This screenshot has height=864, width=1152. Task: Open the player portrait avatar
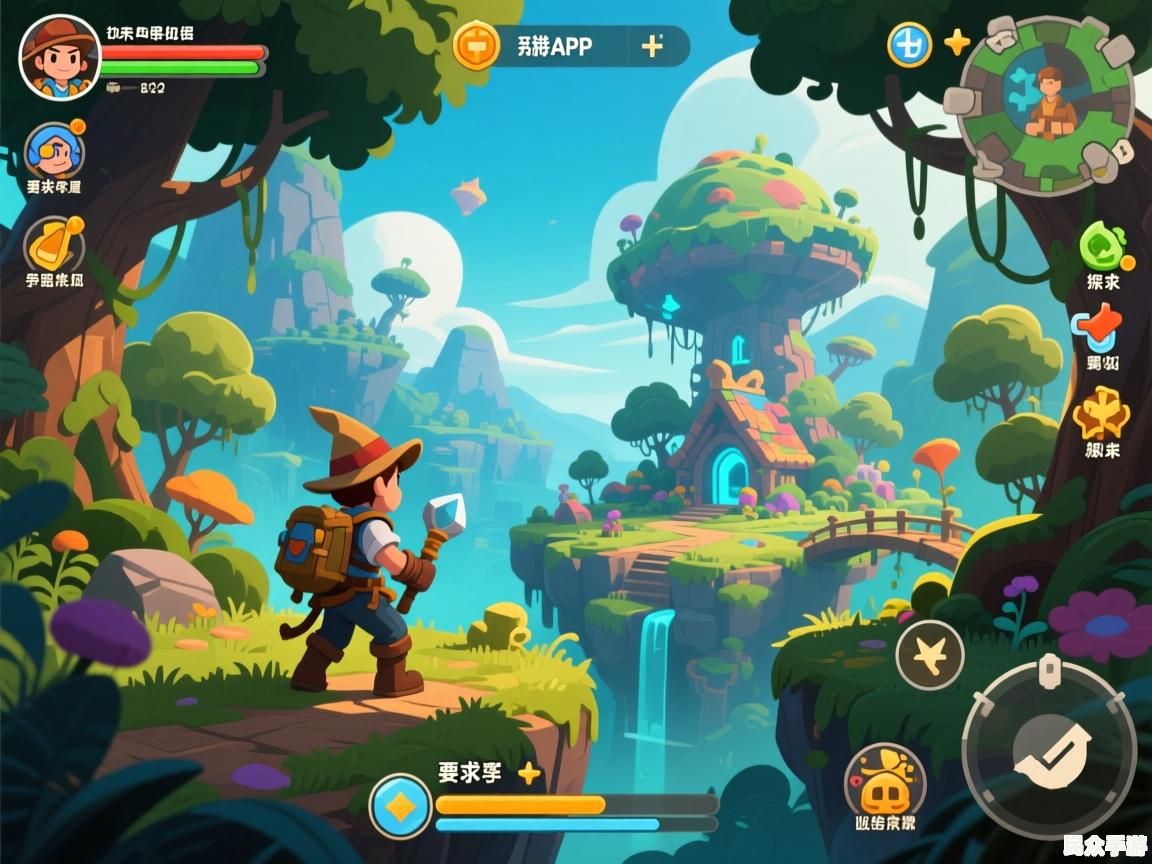[59, 58]
